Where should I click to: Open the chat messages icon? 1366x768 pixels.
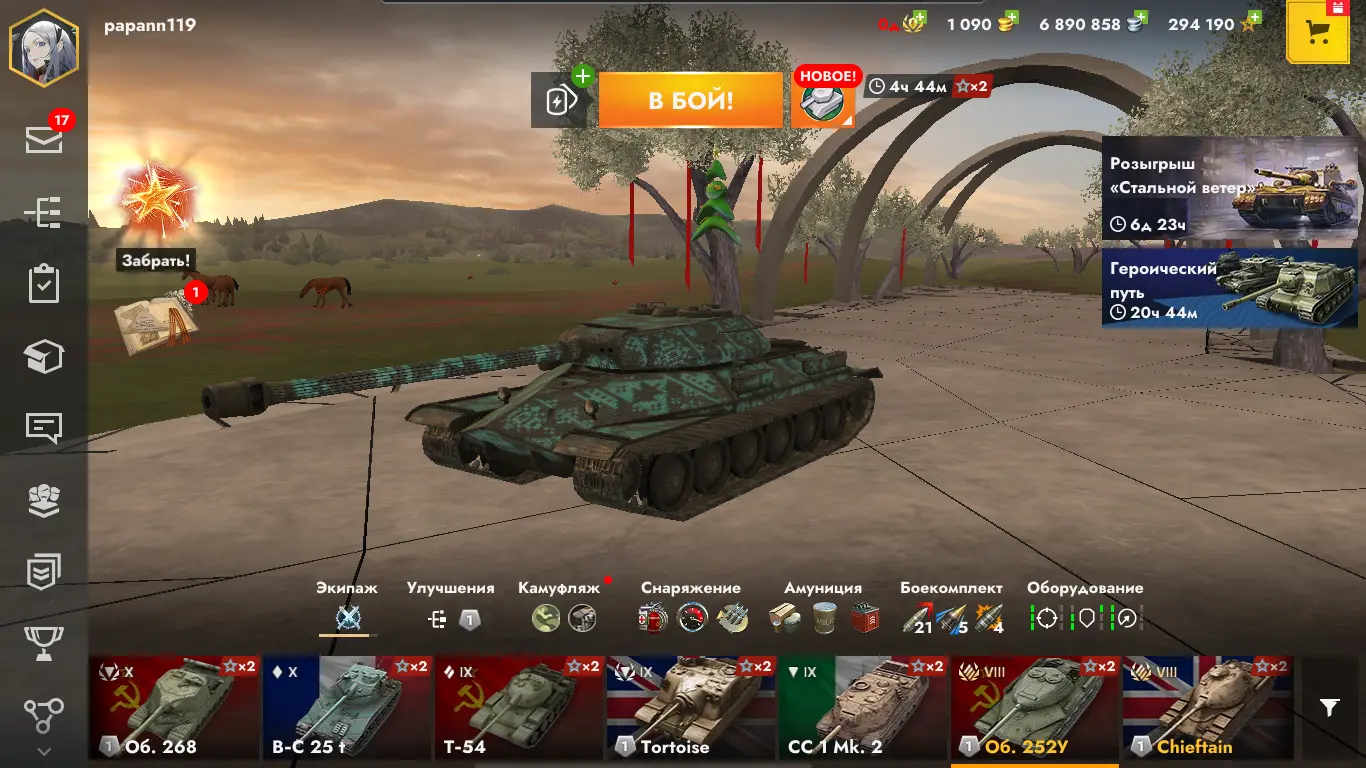44,428
